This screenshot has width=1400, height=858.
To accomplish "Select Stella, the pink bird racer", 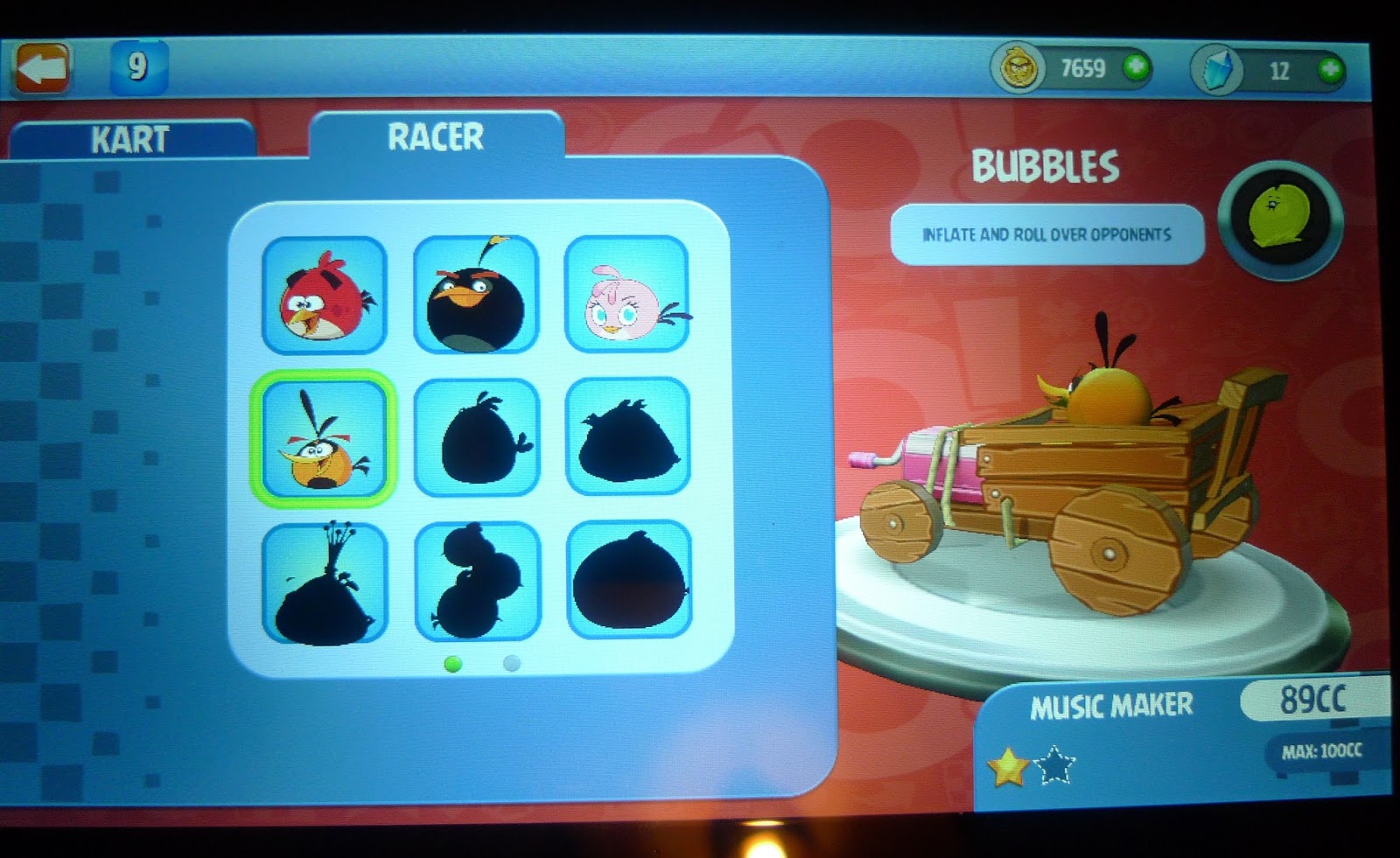I will (x=626, y=297).
